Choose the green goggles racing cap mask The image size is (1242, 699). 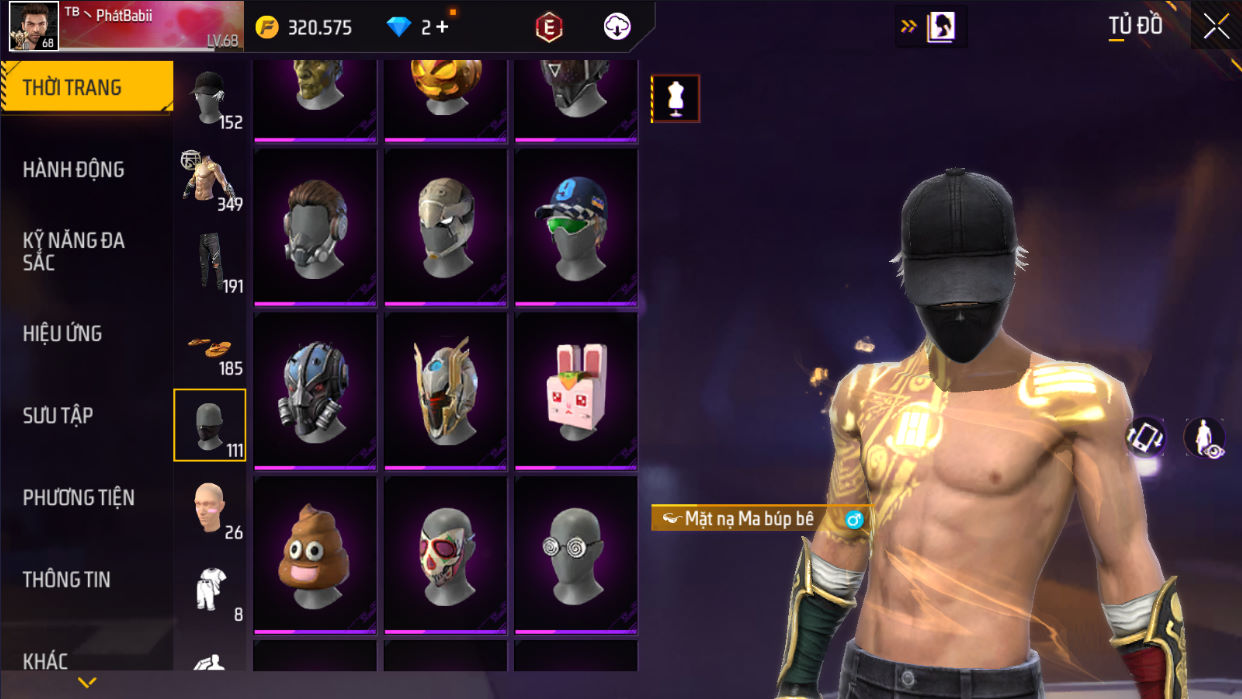point(576,225)
